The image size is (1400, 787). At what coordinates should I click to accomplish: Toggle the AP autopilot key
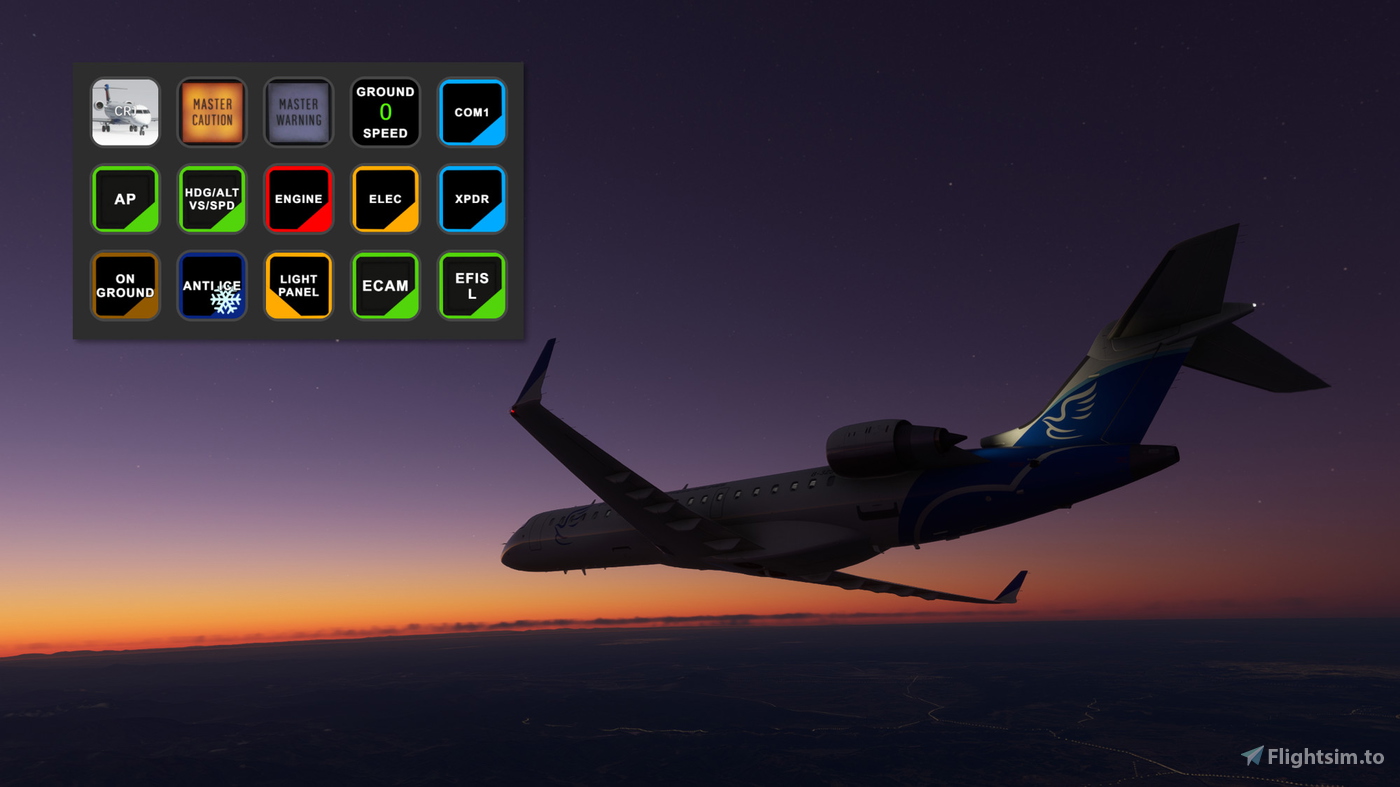(125, 199)
